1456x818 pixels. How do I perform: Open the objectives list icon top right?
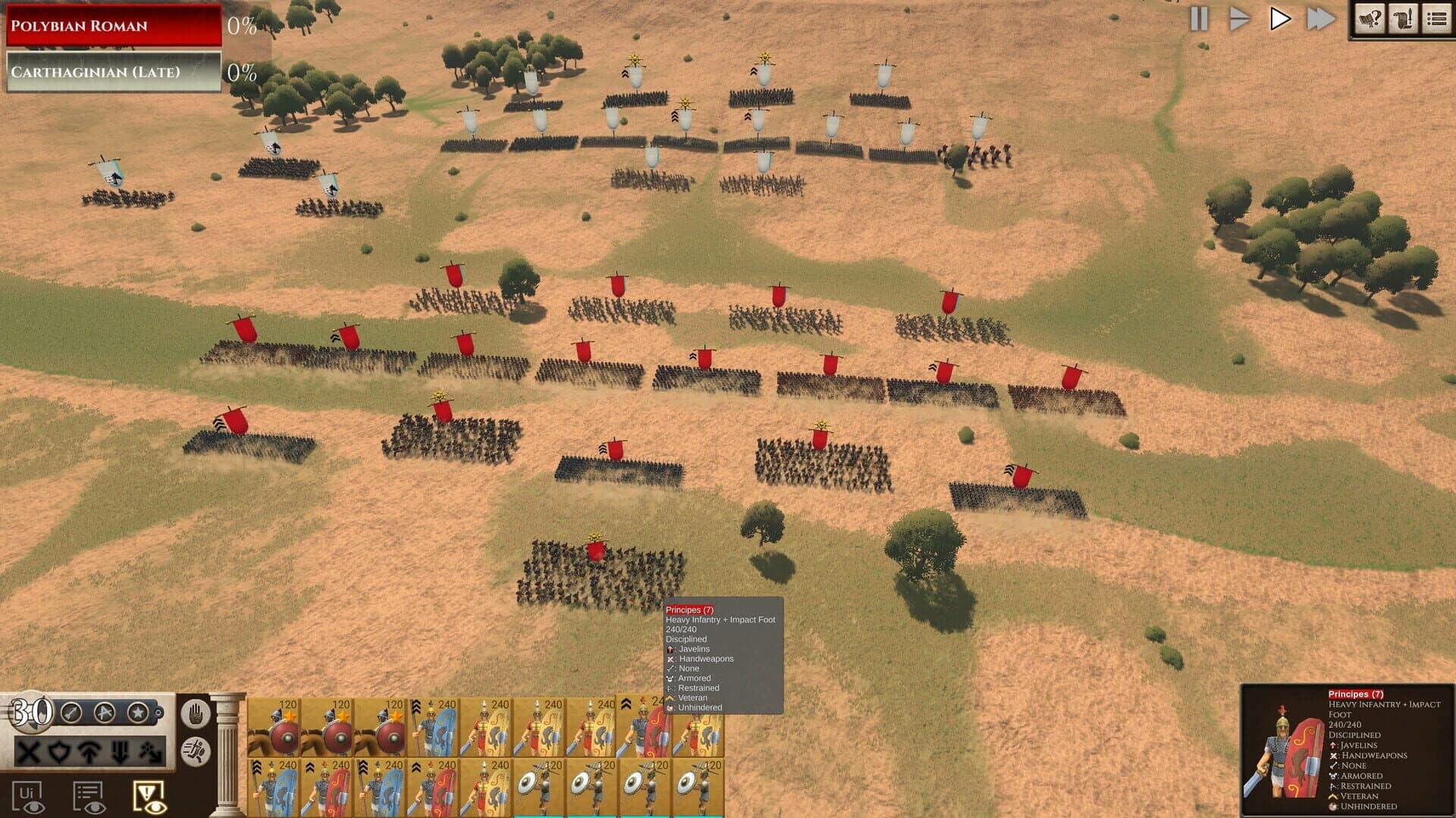[1435, 19]
